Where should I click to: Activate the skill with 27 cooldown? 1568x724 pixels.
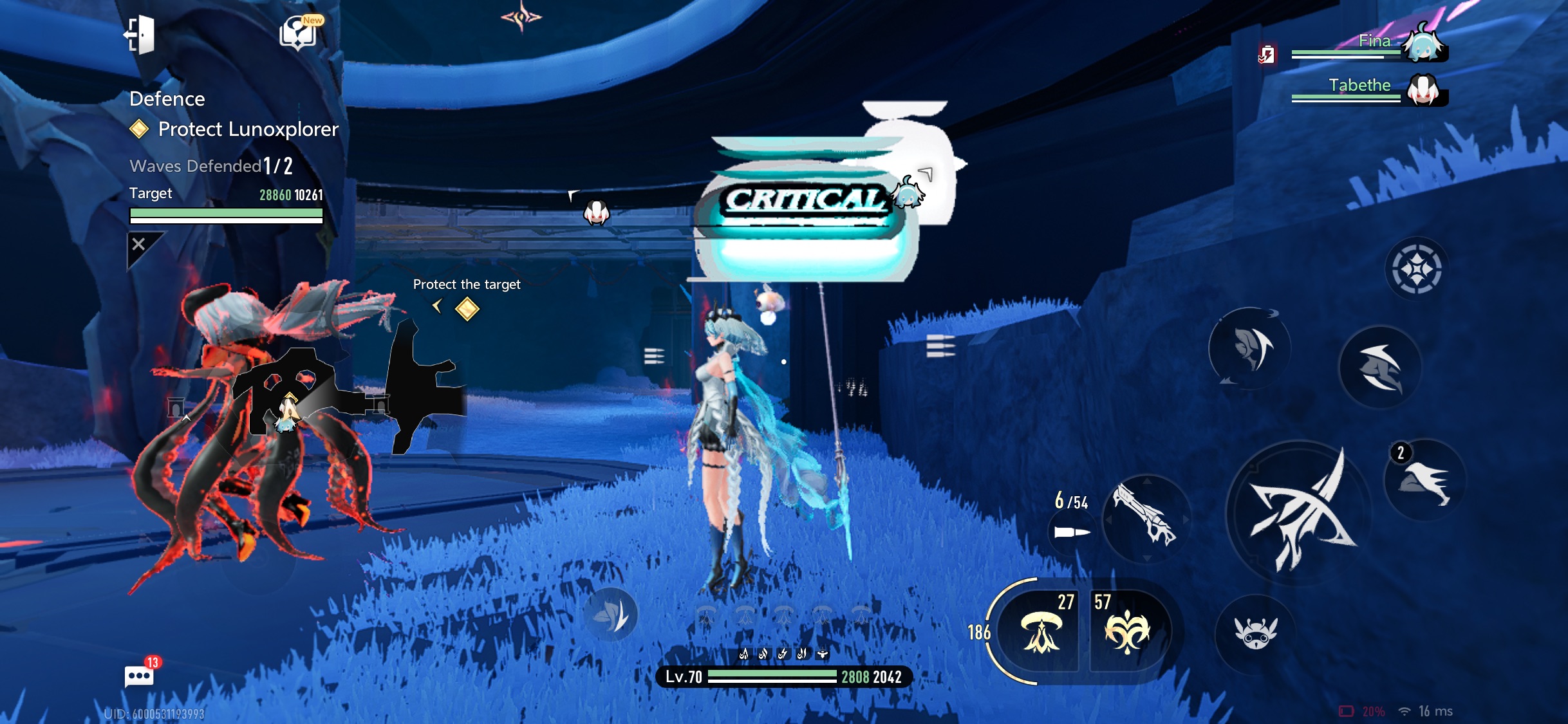[x=1041, y=632]
